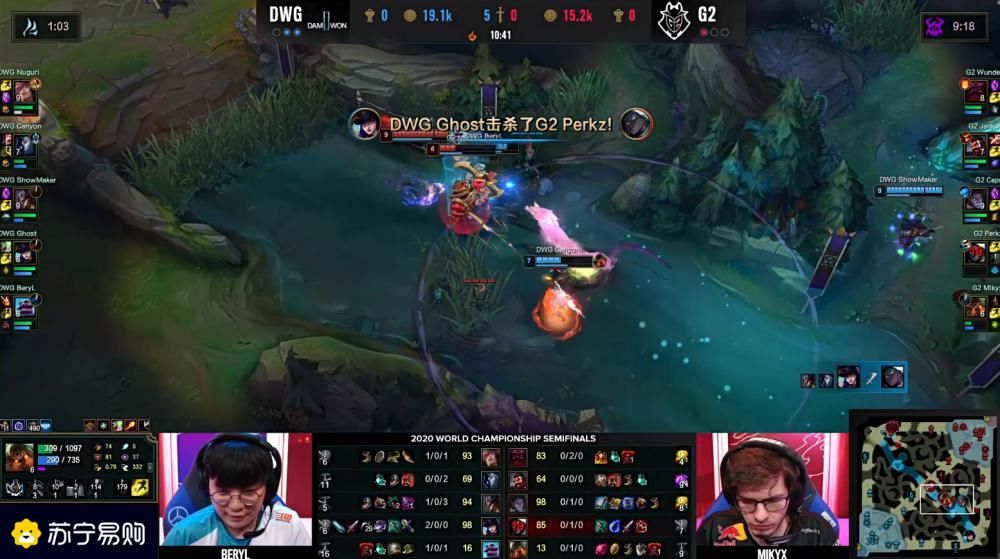Select DWG Nuguri's champion portrait
The width and height of the screenshot is (1000, 559).
pyautogui.click(x=22, y=92)
